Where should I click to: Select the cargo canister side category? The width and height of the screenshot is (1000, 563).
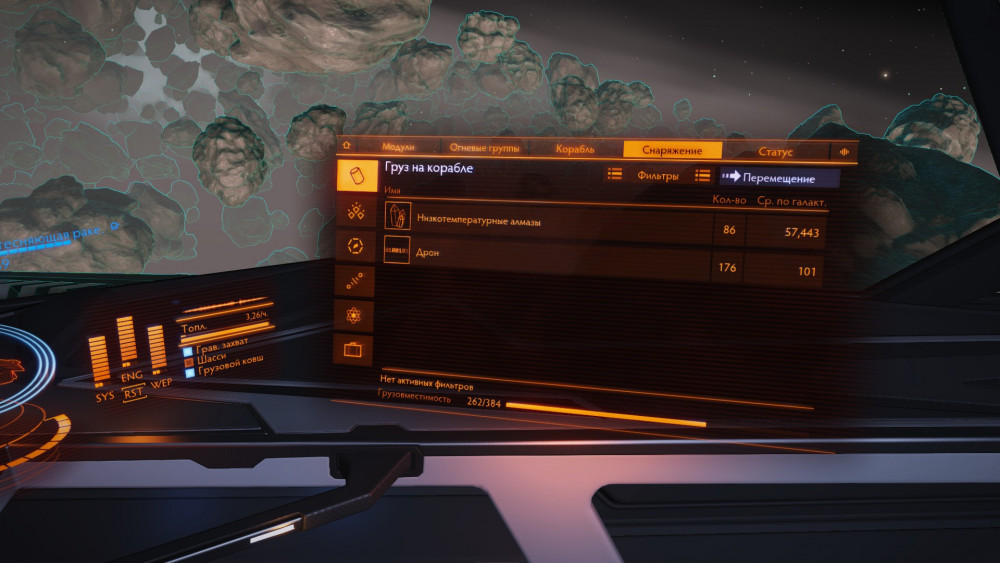[356, 176]
